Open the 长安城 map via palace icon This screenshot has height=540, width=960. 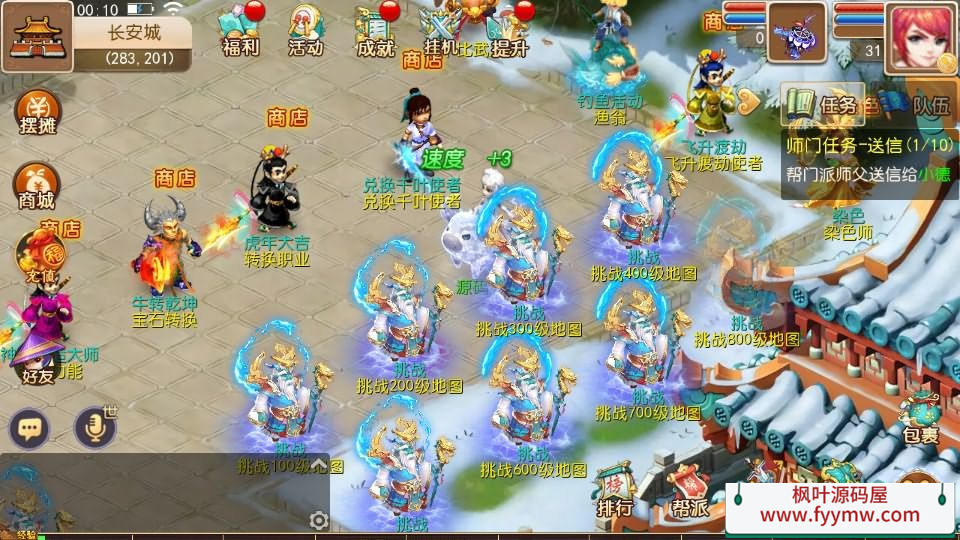[36, 36]
